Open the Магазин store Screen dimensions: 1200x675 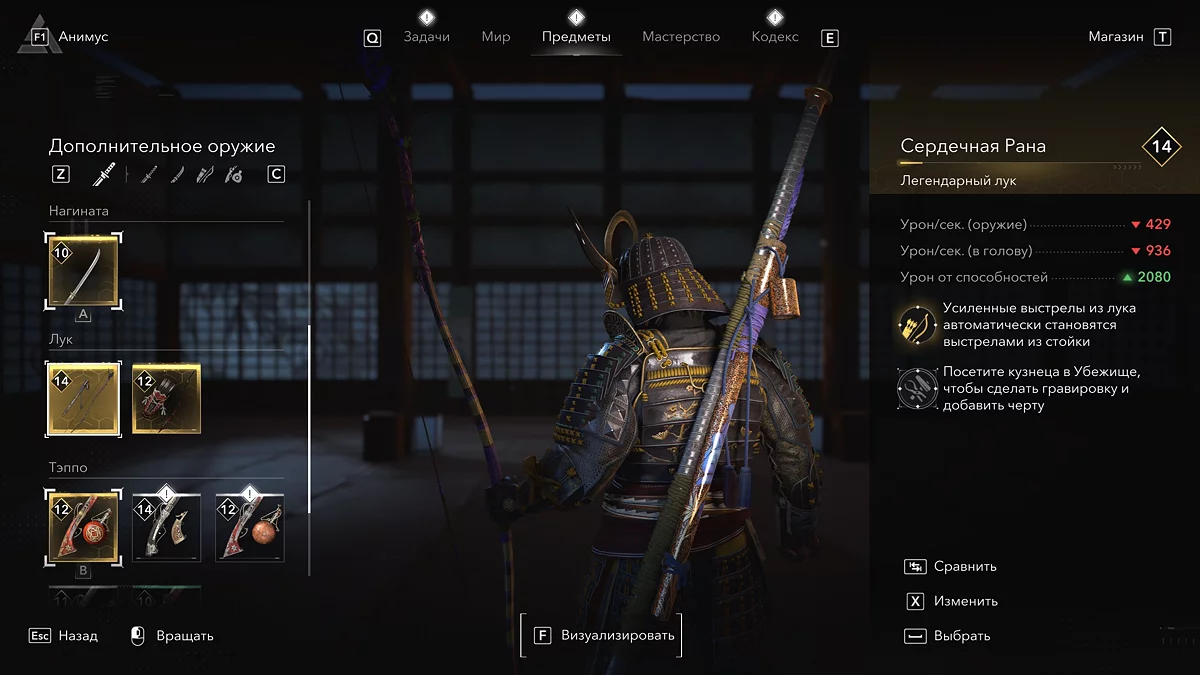pyautogui.click(x=1116, y=37)
